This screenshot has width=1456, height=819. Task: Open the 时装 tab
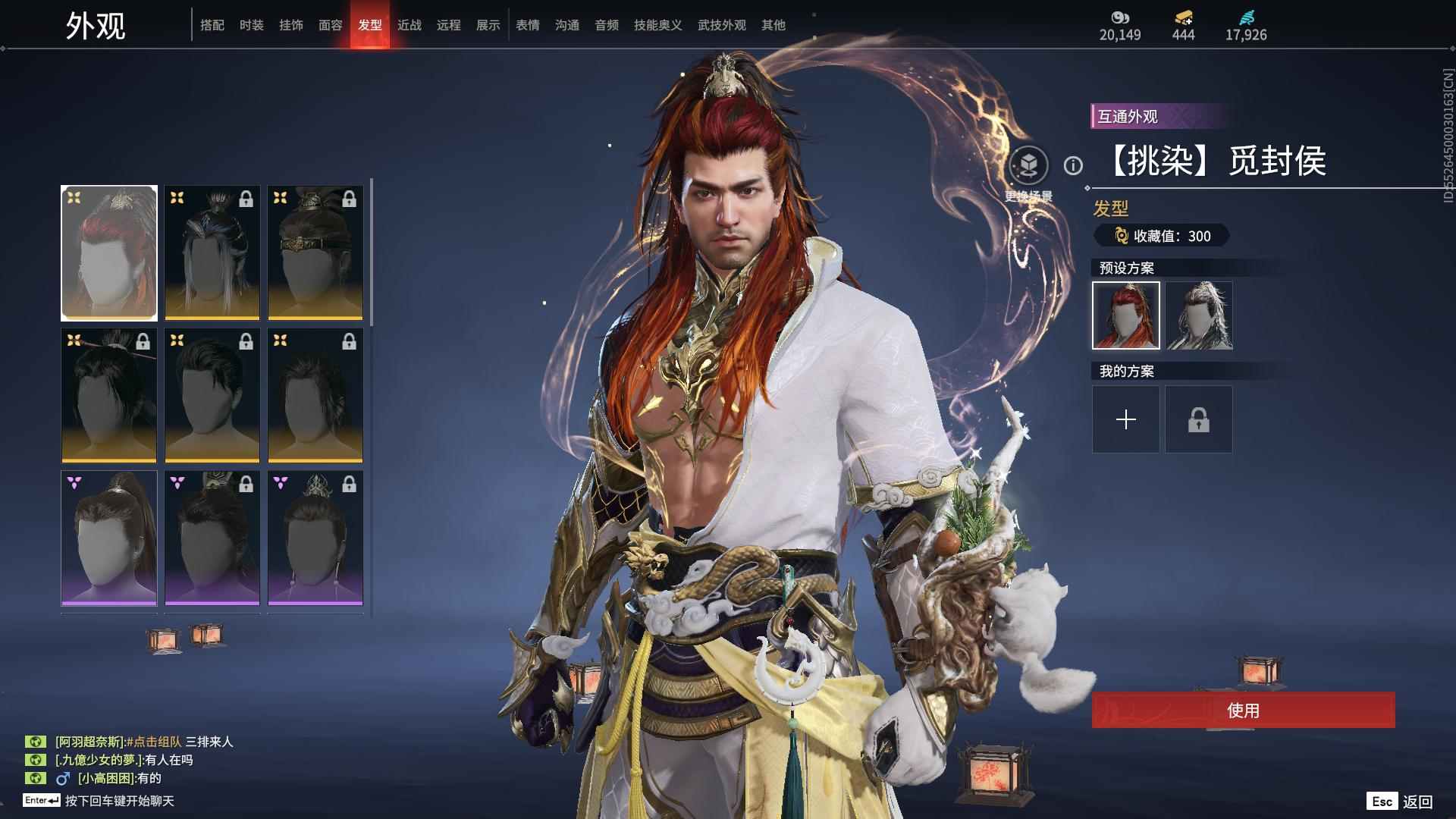click(252, 25)
